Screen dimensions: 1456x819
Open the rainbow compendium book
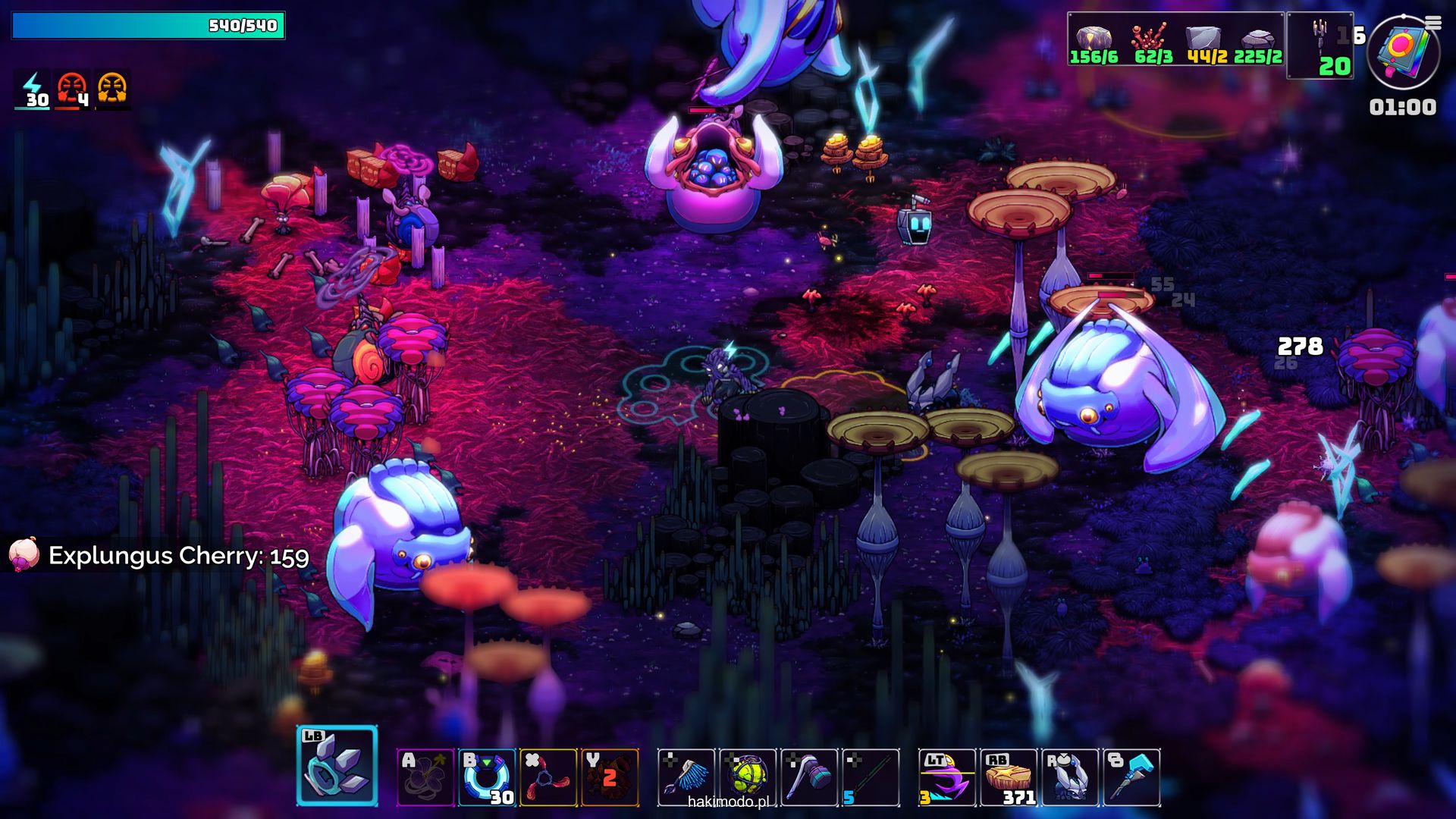pos(1403,52)
